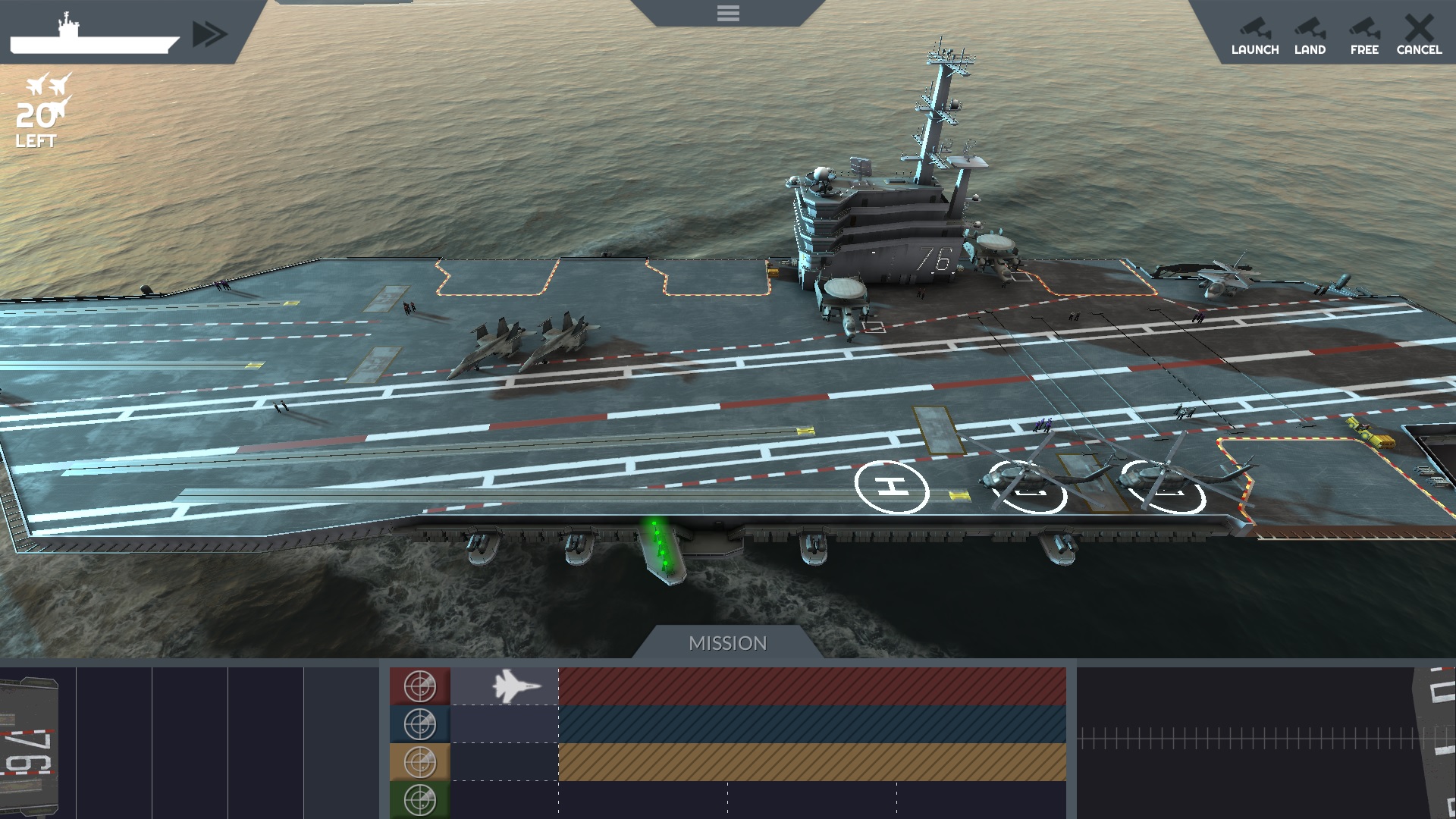
Task: Open the top hamburger menu
Action: (x=727, y=13)
